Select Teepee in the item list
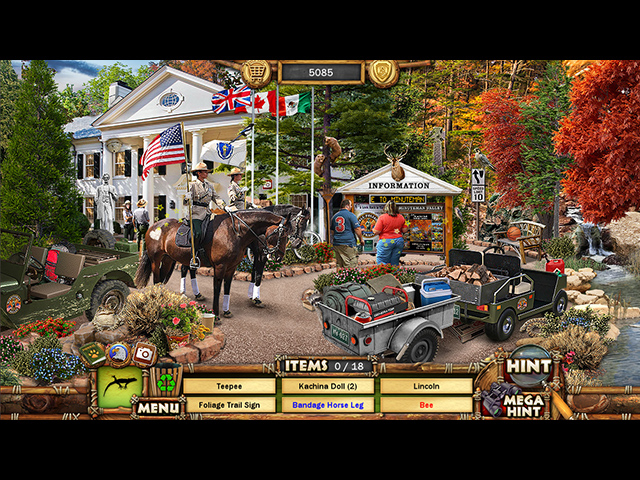This screenshot has height=480, width=640. coord(229,386)
